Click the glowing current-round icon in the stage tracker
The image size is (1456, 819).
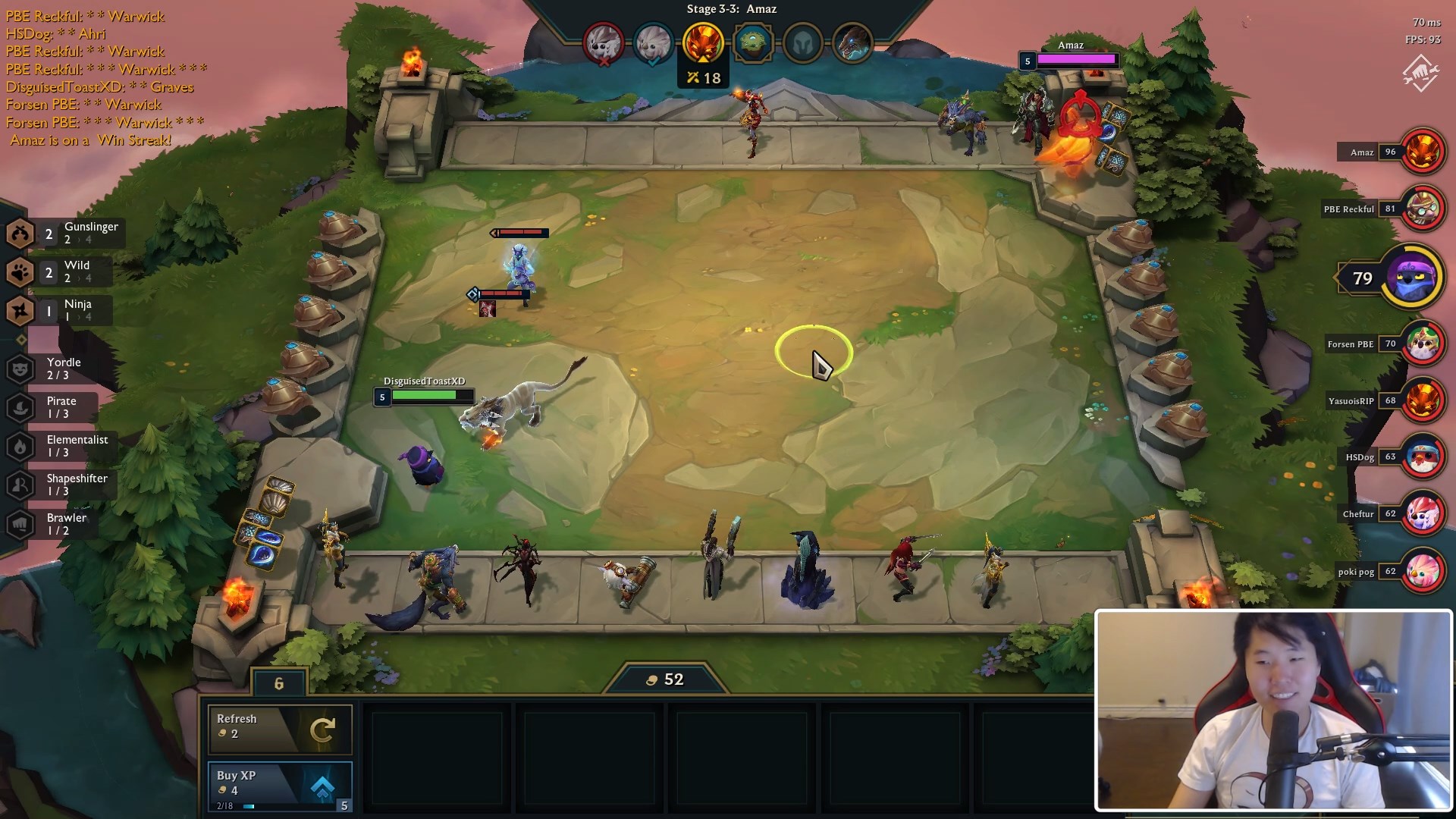[x=705, y=43]
